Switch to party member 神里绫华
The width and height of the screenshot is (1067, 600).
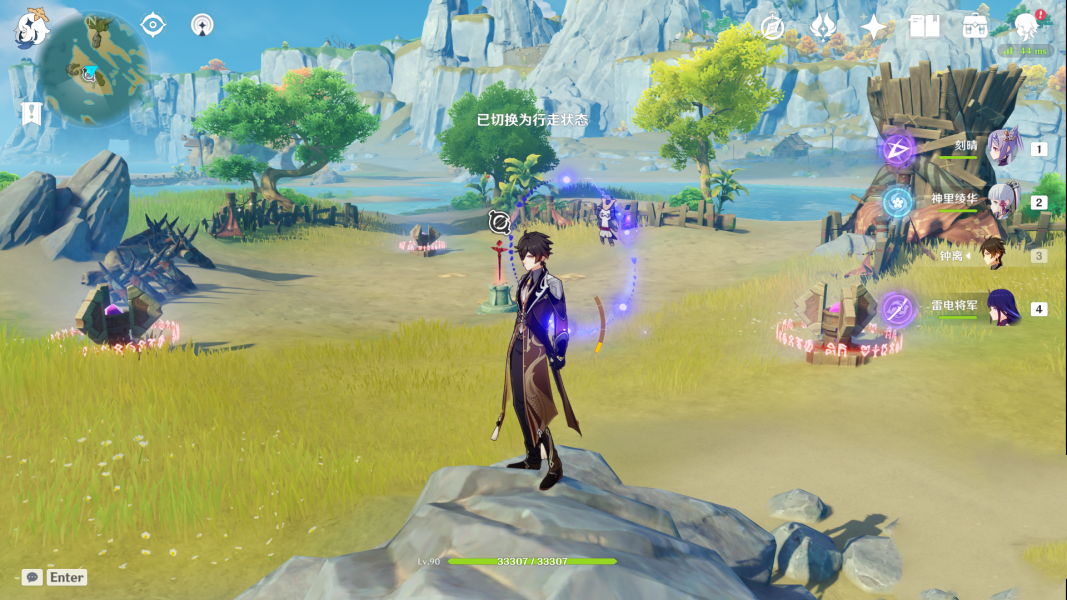1003,201
